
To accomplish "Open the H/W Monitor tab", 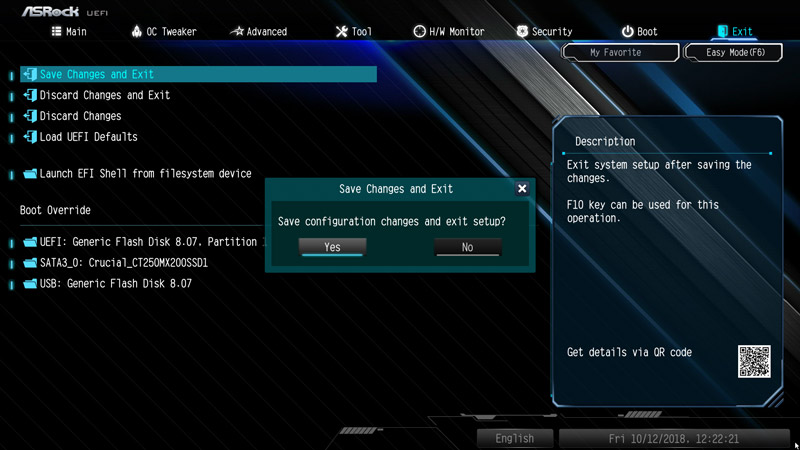I will 449,31.
